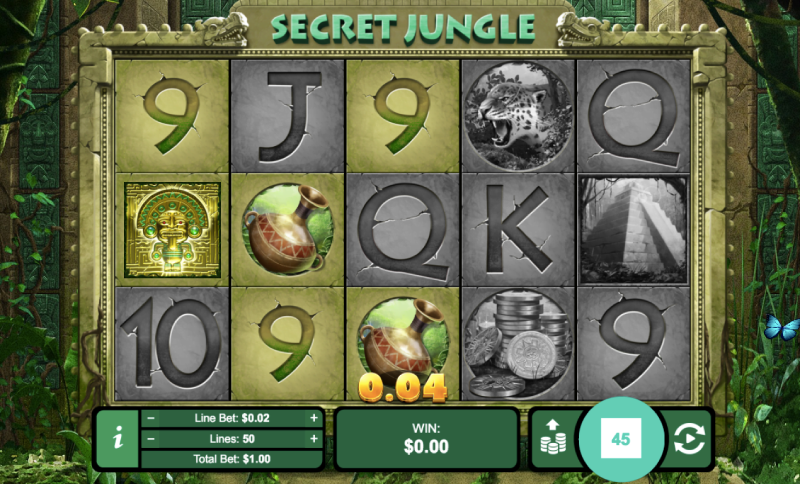
Task: Decrease the Line Bet amount
Action: tap(151, 418)
